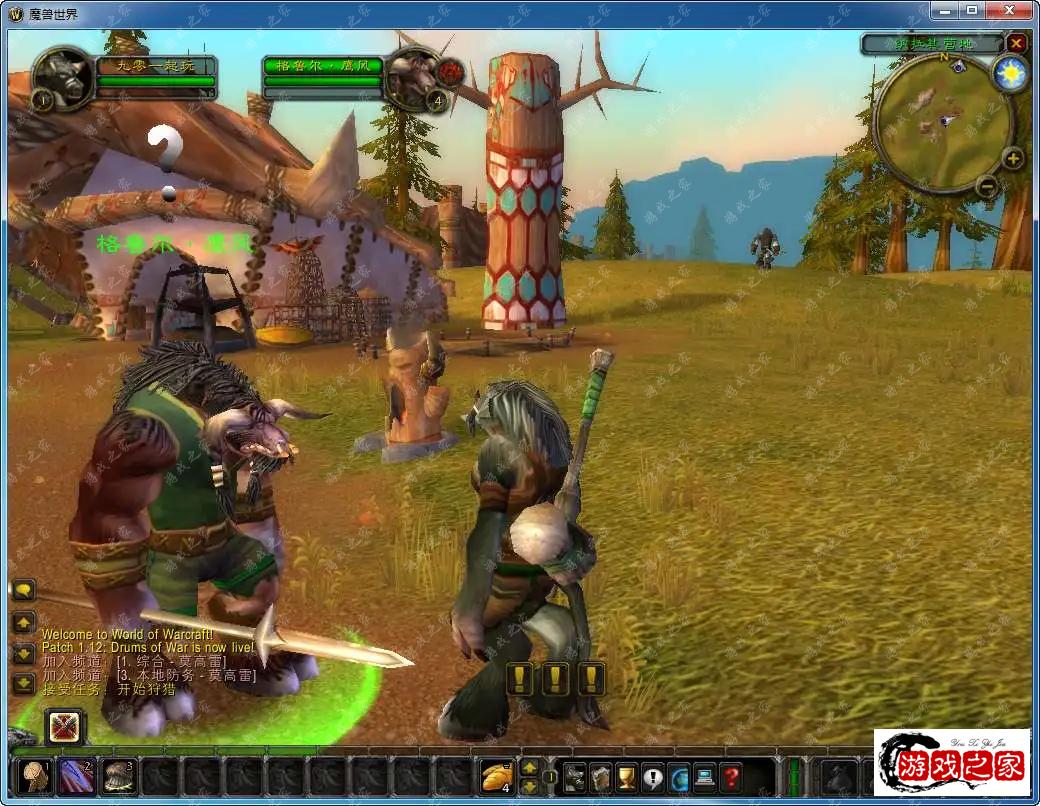Open the spellbook micro button
The width and height of the screenshot is (1040, 806).
pyautogui.click(x=600, y=776)
